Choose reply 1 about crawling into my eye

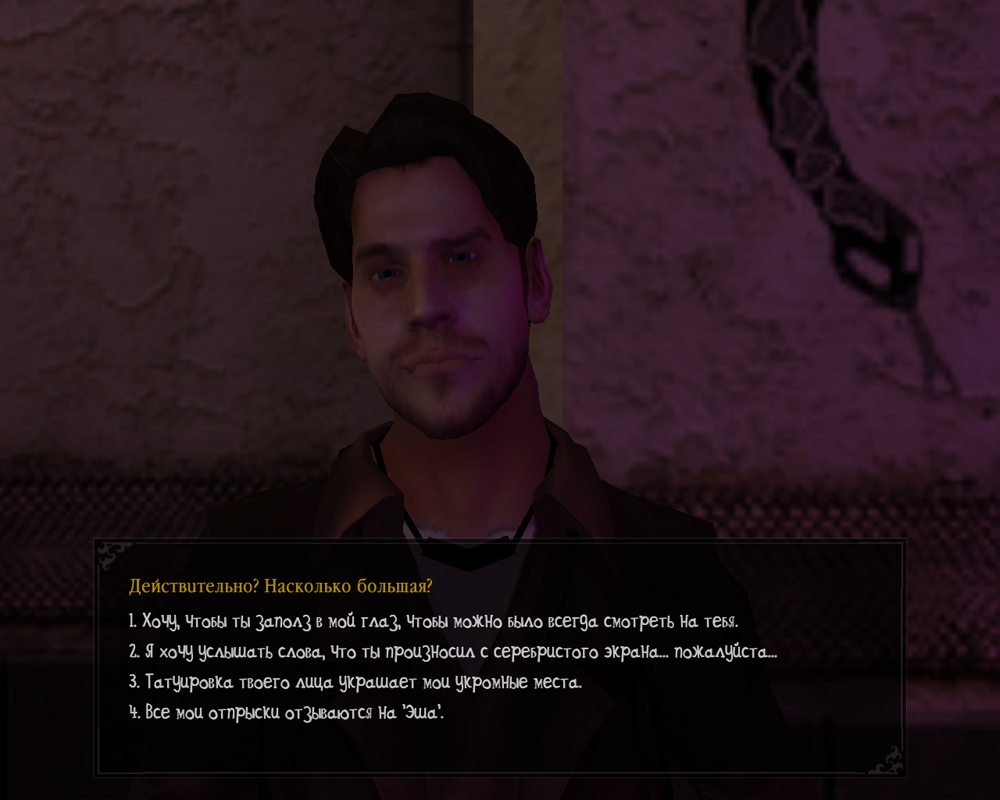click(x=433, y=621)
